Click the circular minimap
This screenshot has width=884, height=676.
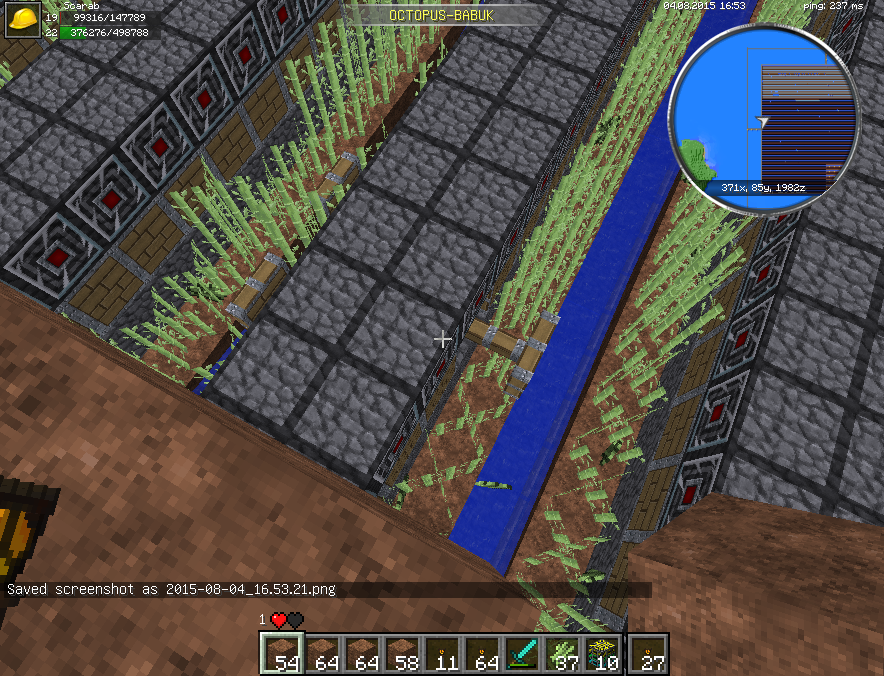(764, 117)
